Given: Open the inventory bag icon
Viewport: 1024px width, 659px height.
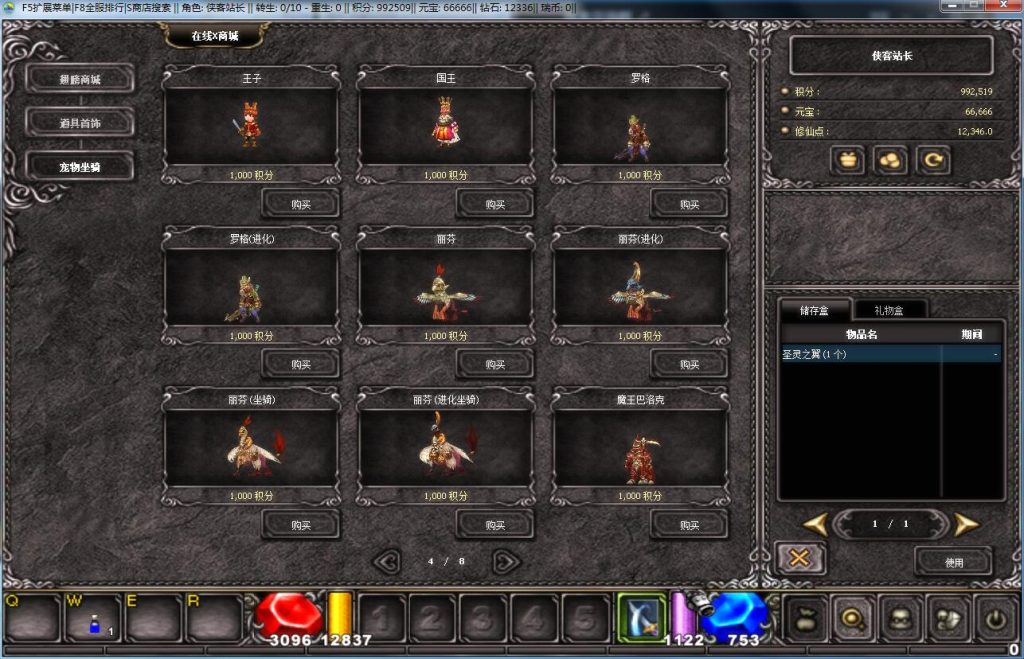Looking at the screenshot, I should [x=807, y=618].
